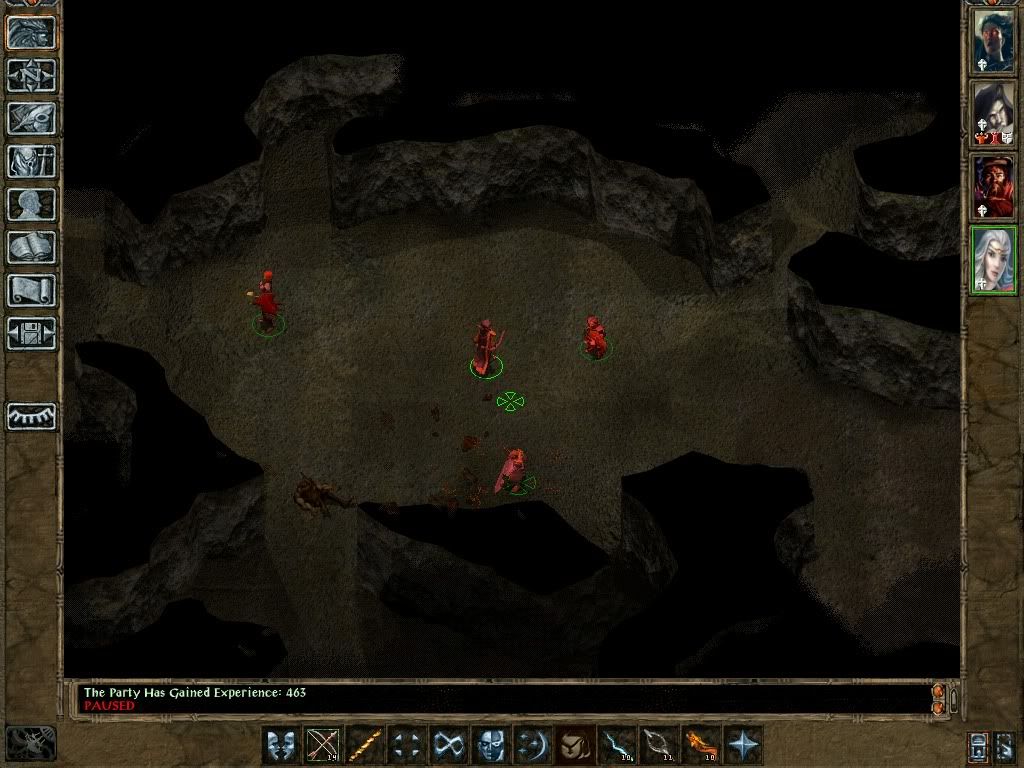Select the dark-haired top party portrait
This screenshot has width=1024, height=768.
click(x=995, y=40)
